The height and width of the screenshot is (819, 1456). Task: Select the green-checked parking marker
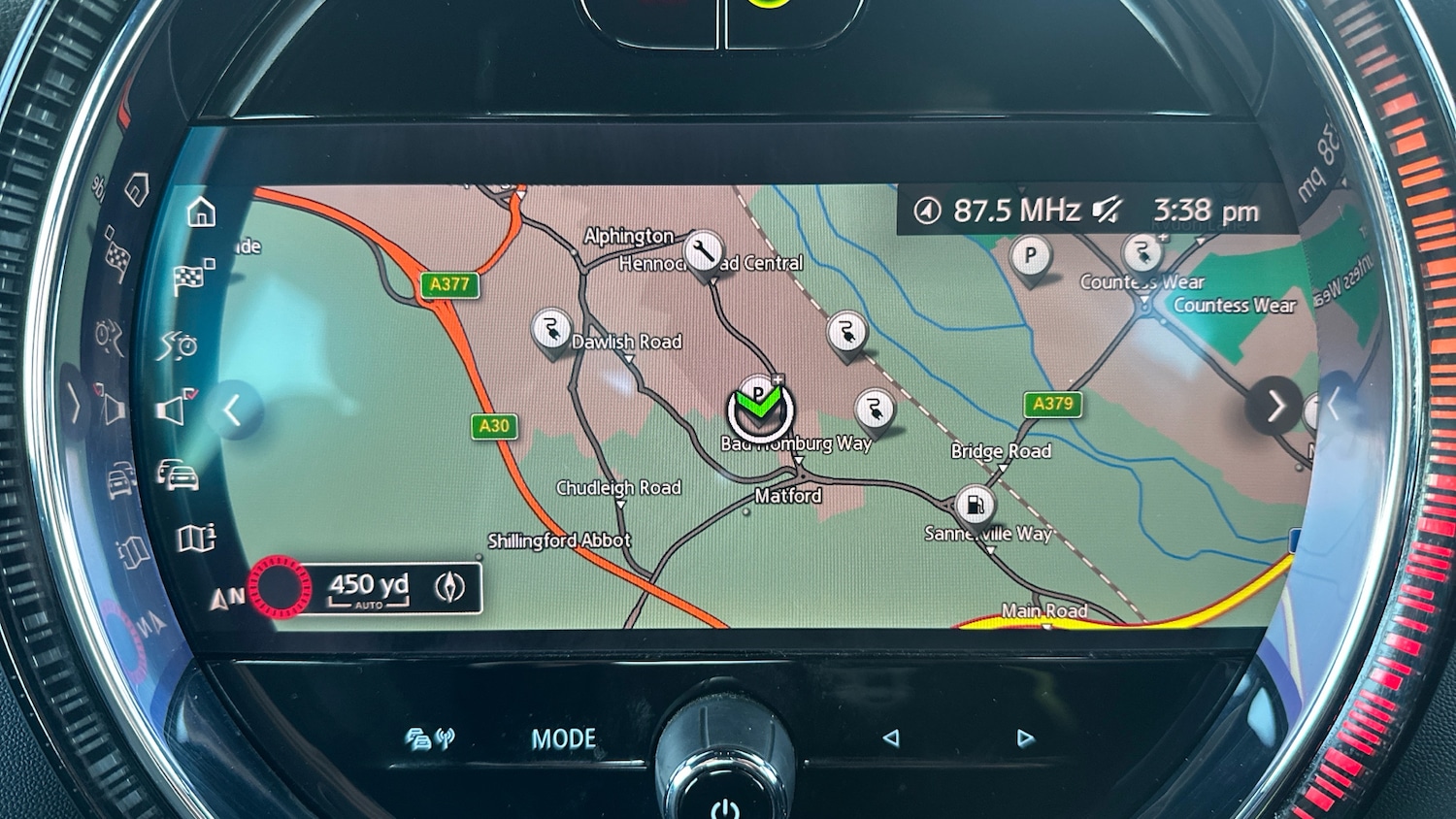[x=760, y=408]
